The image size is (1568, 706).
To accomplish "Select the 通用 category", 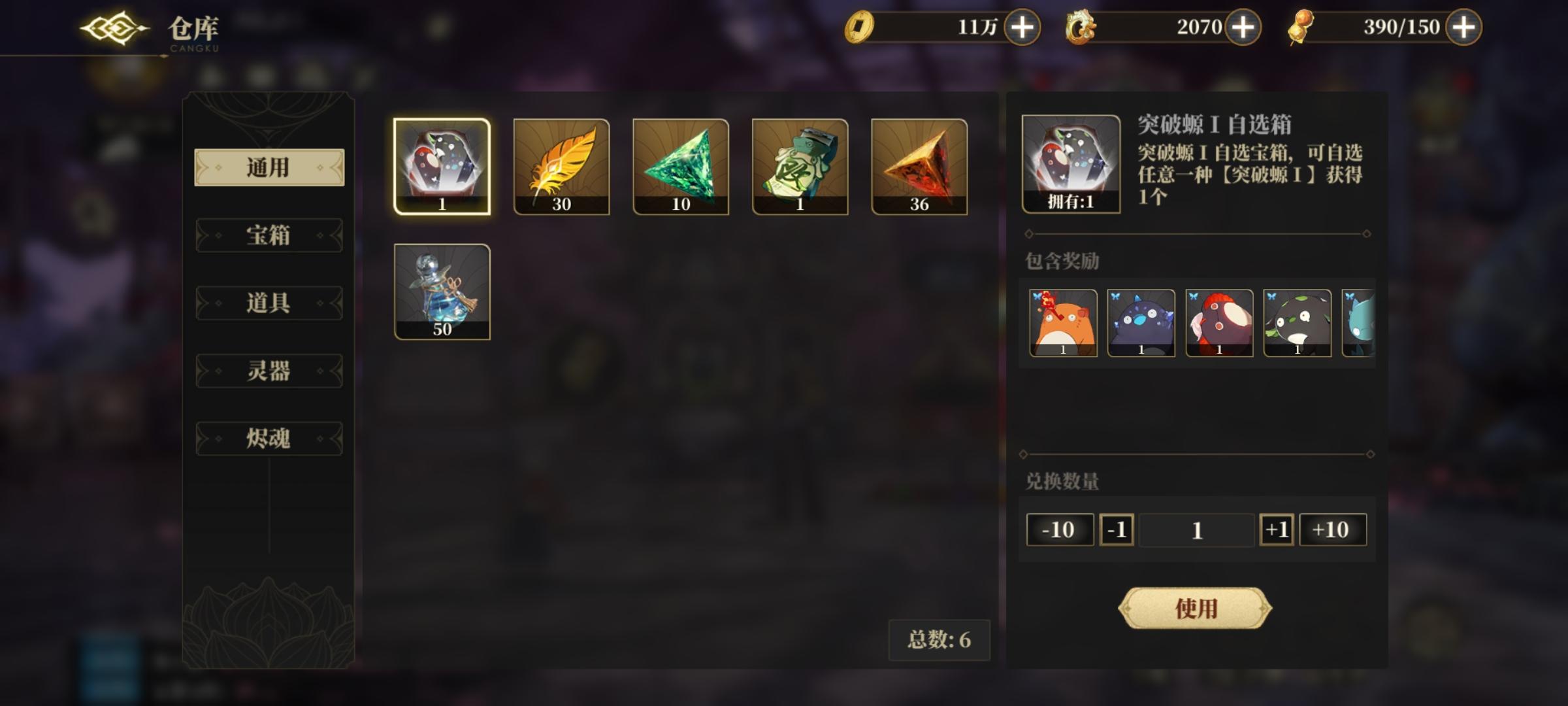I will pyautogui.click(x=268, y=169).
